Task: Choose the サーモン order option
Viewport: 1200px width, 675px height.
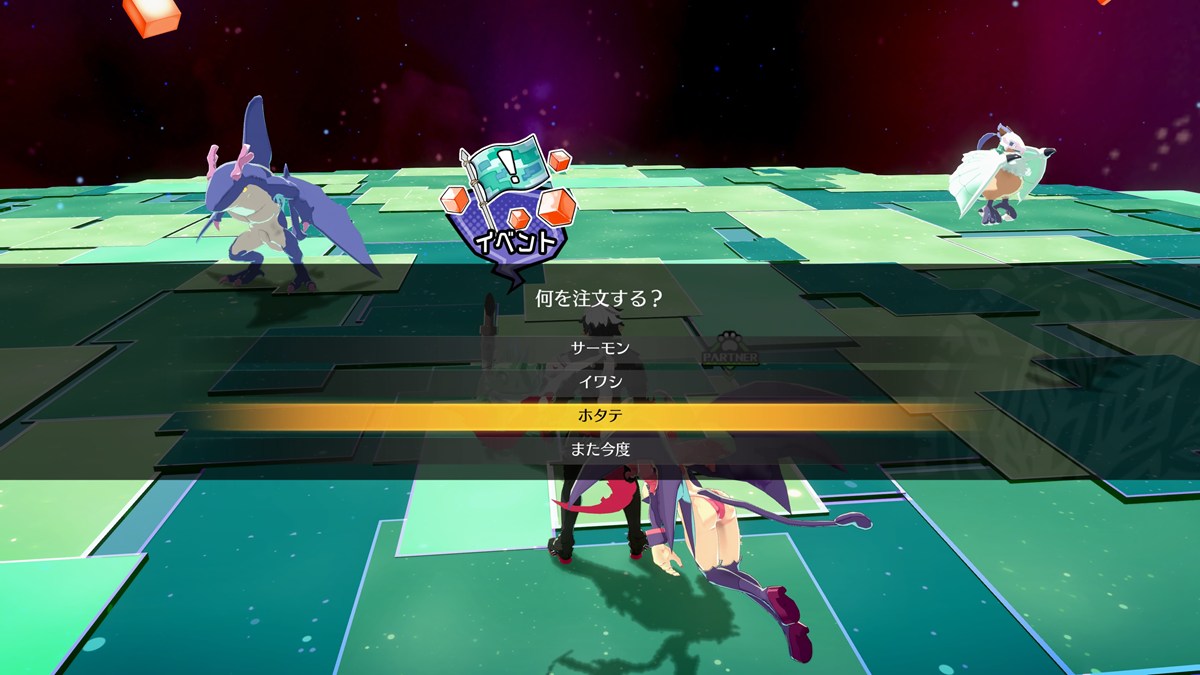Action: coord(600,348)
